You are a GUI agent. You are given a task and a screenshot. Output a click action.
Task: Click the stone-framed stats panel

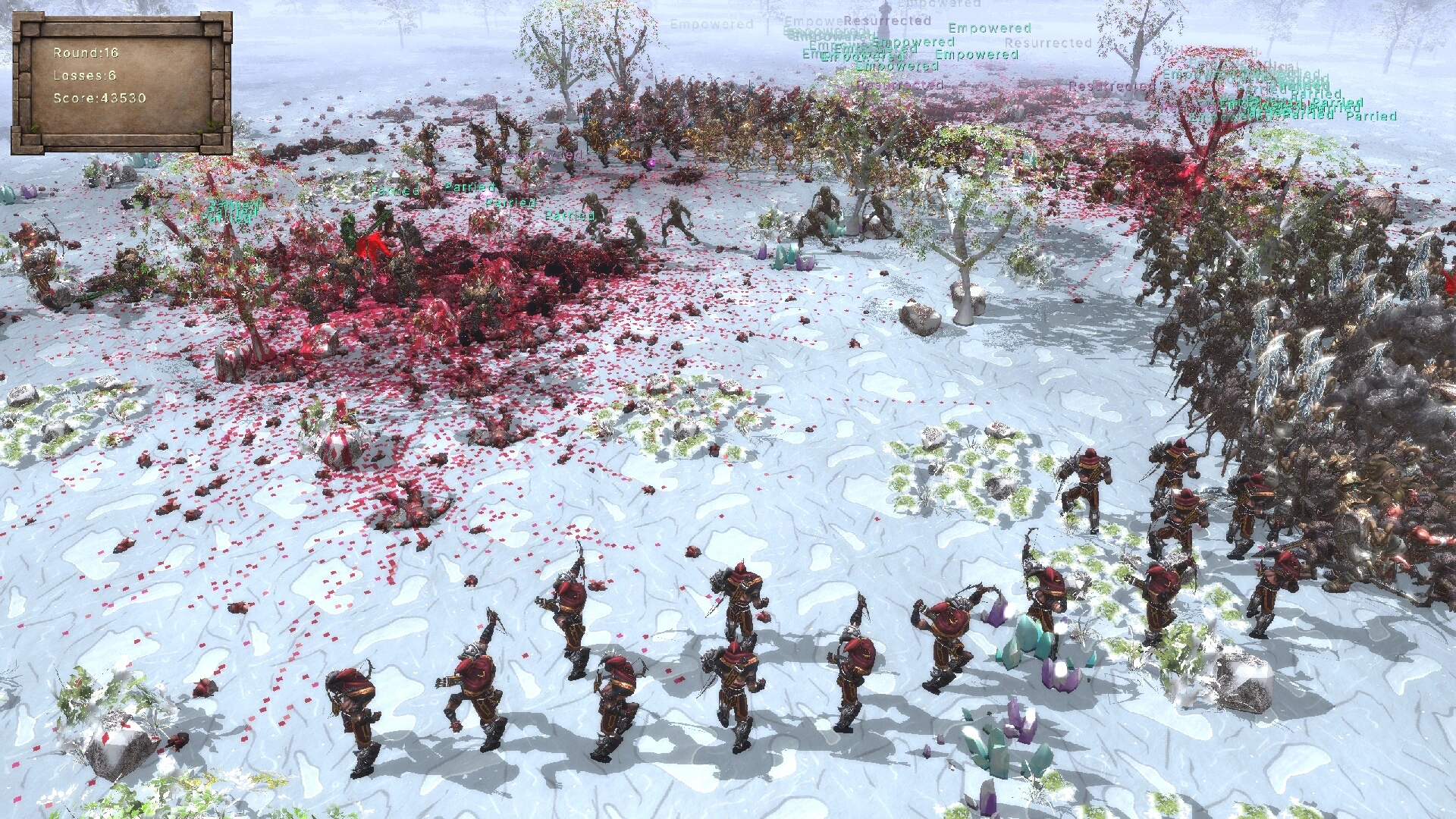point(121,83)
